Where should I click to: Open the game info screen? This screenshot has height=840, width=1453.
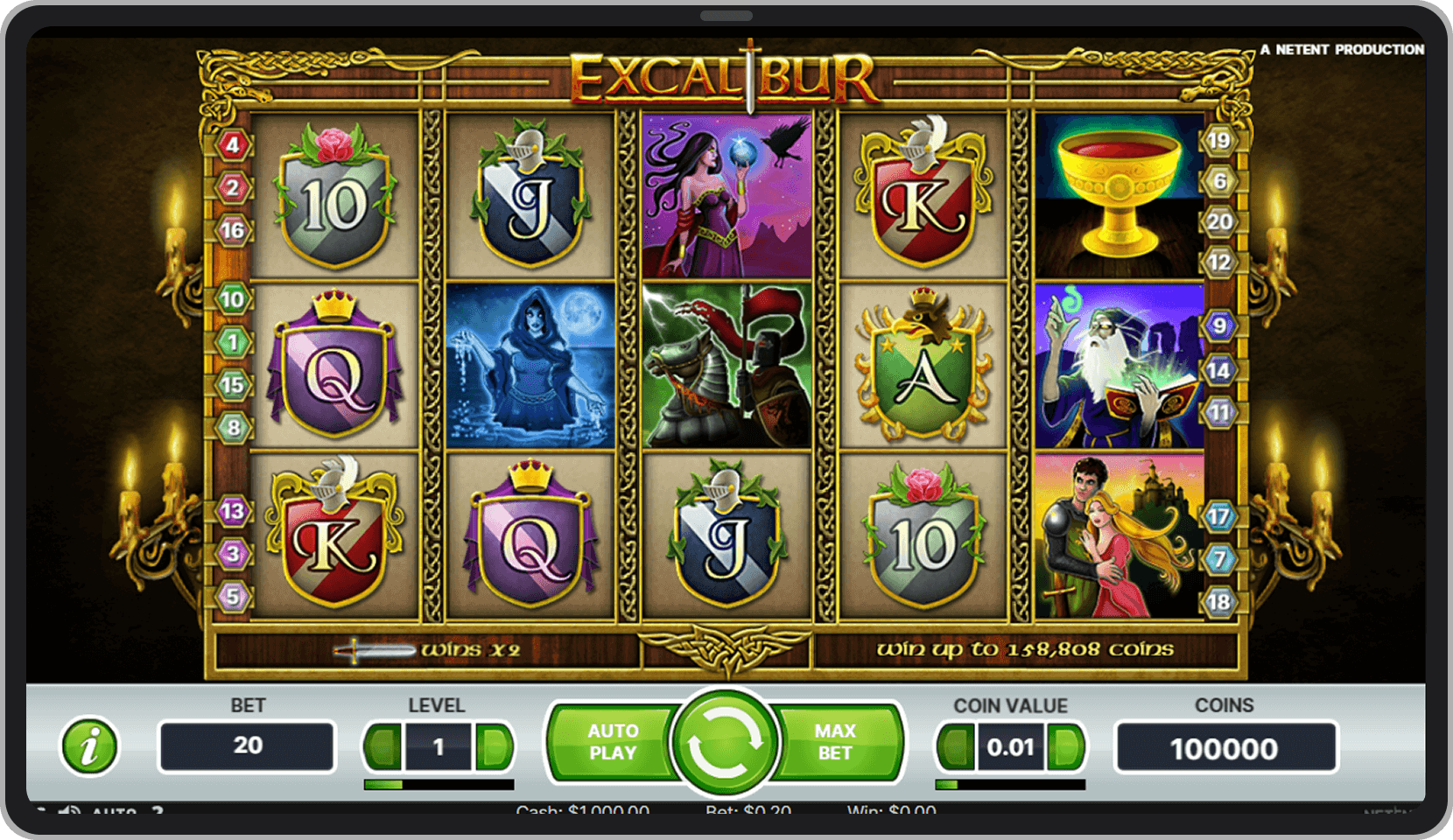point(88,747)
